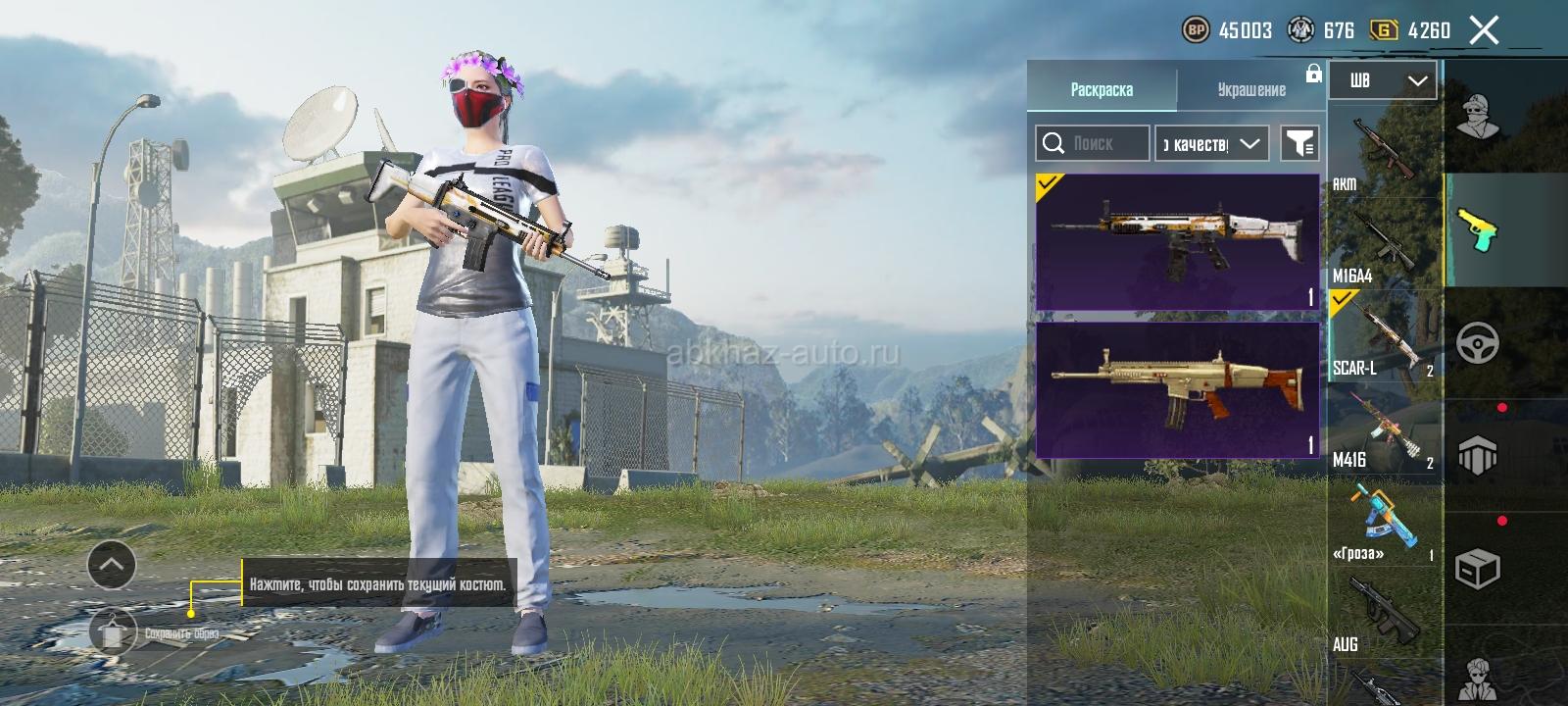The image size is (1568, 706).
Task: Close the inventory screen with the X
Action: [1484, 31]
